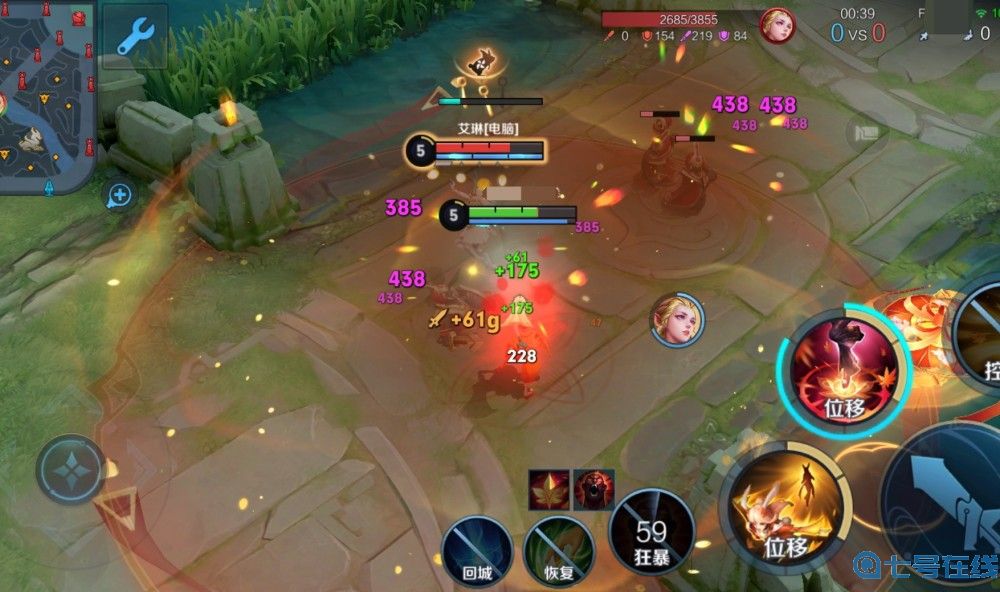This screenshot has width=1000, height=592.
Task: Hit the sword basic attack button
Action: pyautogui.click(x=948, y=510)
